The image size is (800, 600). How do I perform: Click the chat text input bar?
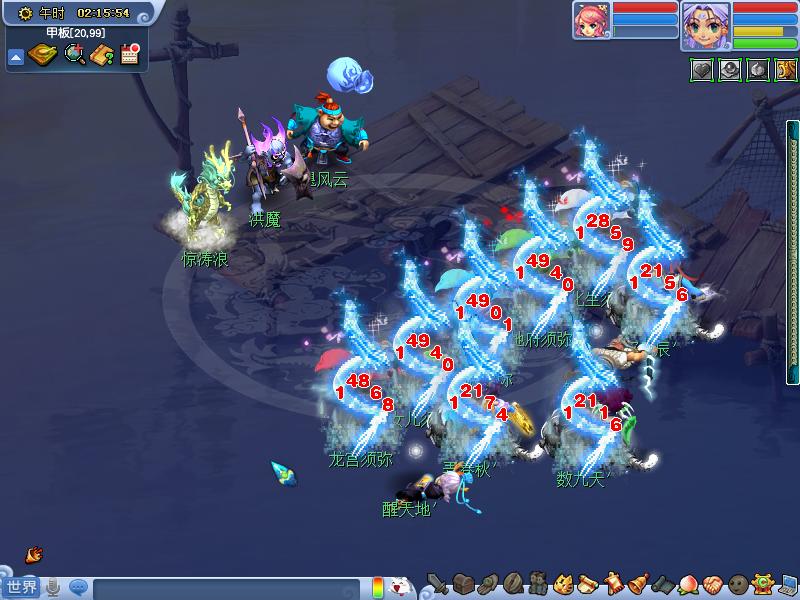click(225, 587)
